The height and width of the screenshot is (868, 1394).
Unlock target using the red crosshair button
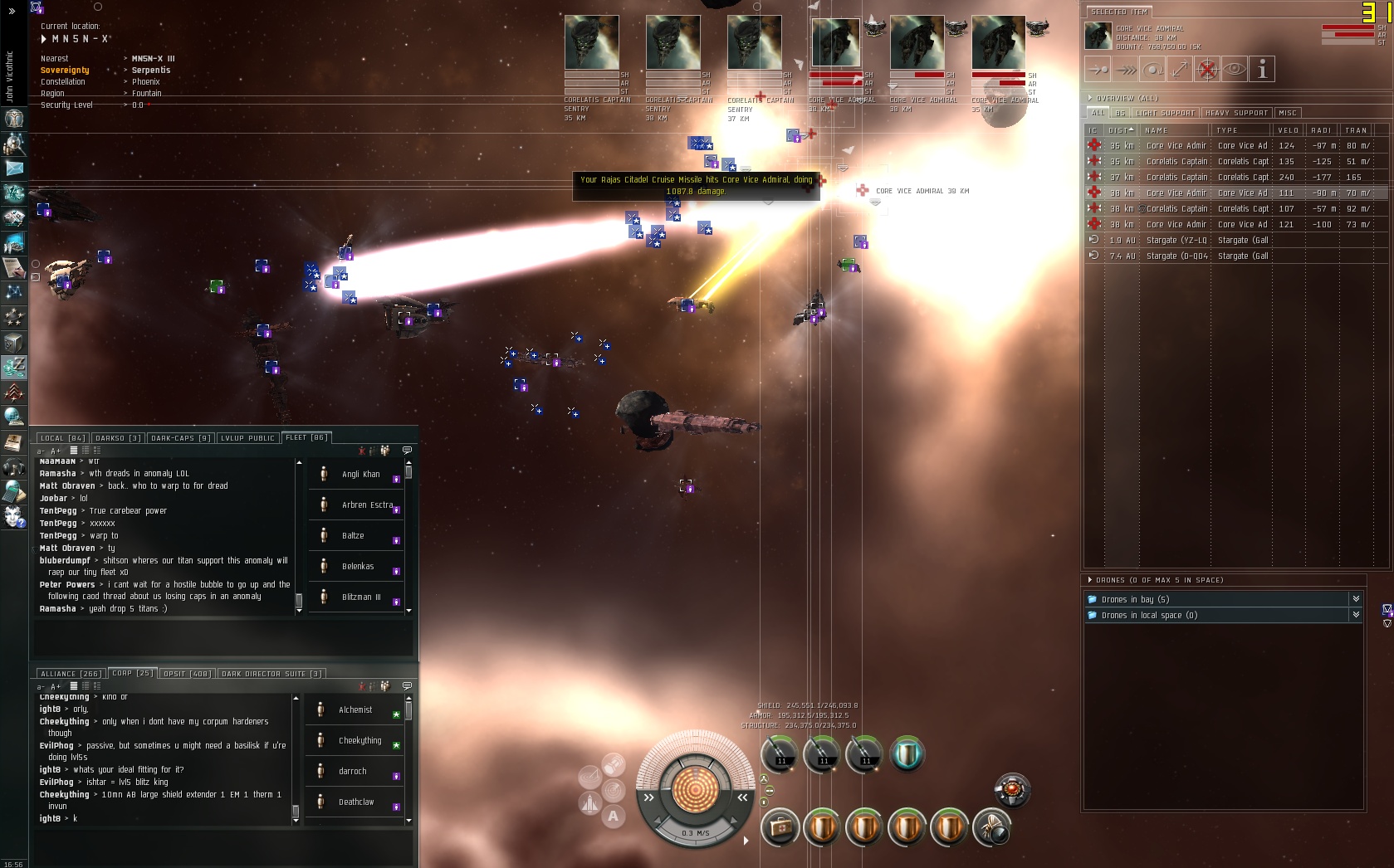[x=1207, y=70]
